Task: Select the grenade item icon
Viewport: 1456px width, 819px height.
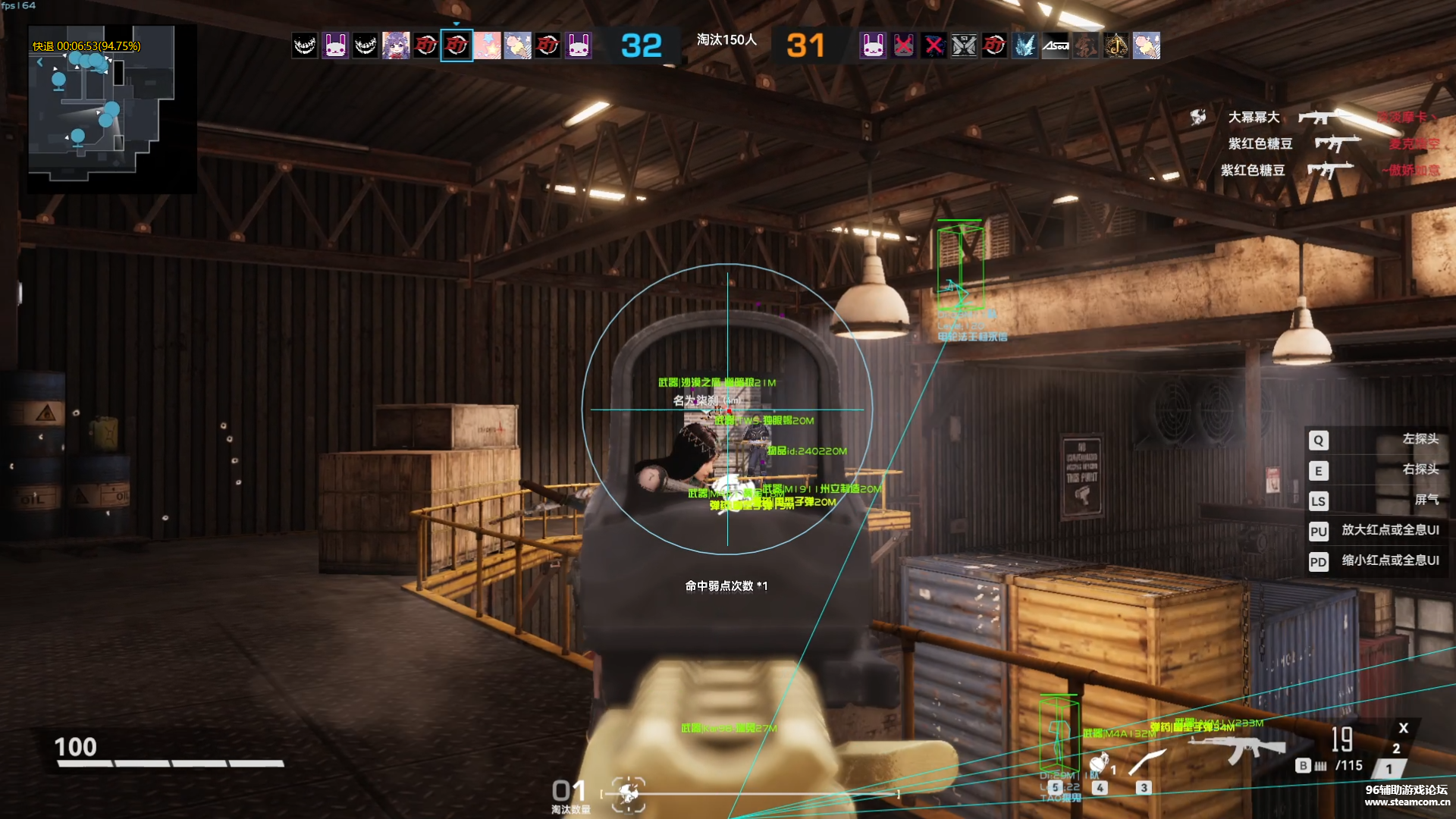Action: pos(1099,763)
